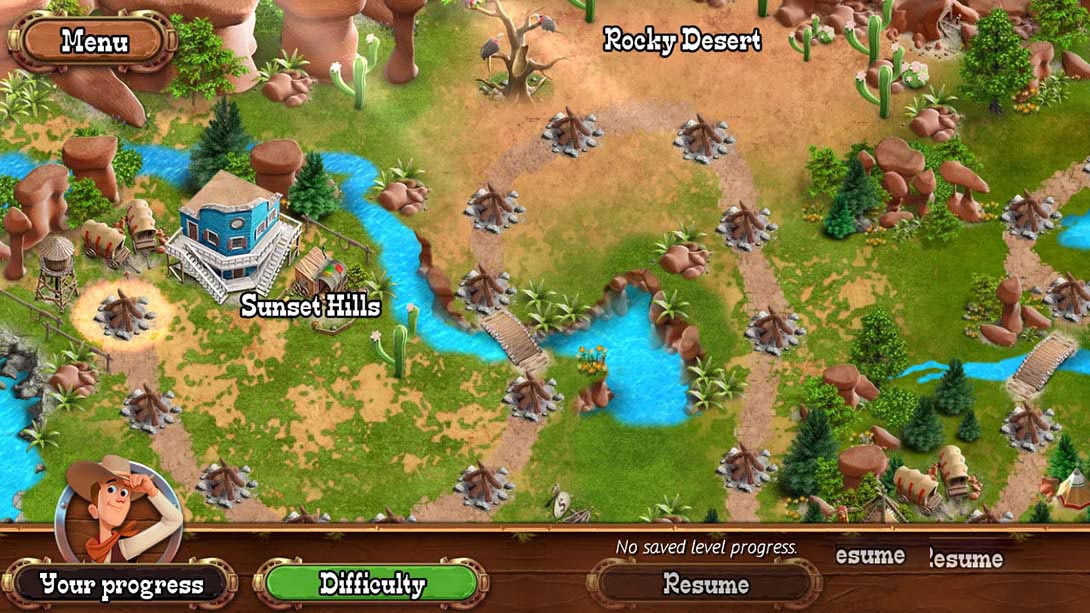This screenshot has width=1090, height=613.
Task: Select the glowing campfire level node
Action: (x=124, y=312)
